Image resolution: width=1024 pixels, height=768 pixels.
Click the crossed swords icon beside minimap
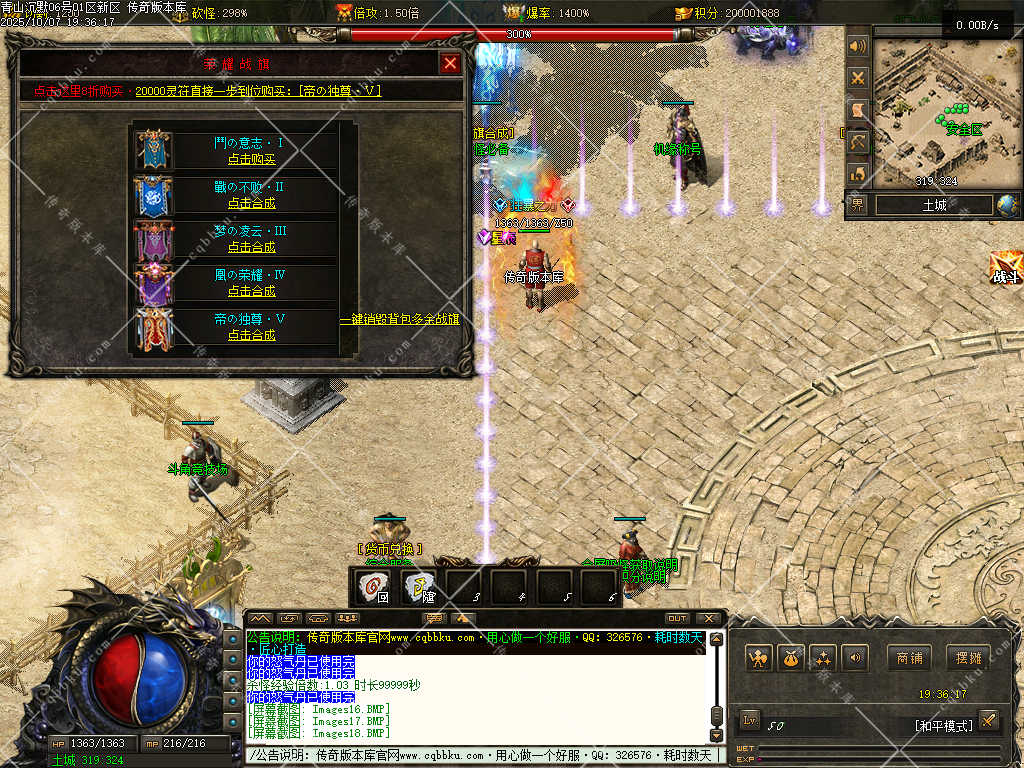pos(857,78)
